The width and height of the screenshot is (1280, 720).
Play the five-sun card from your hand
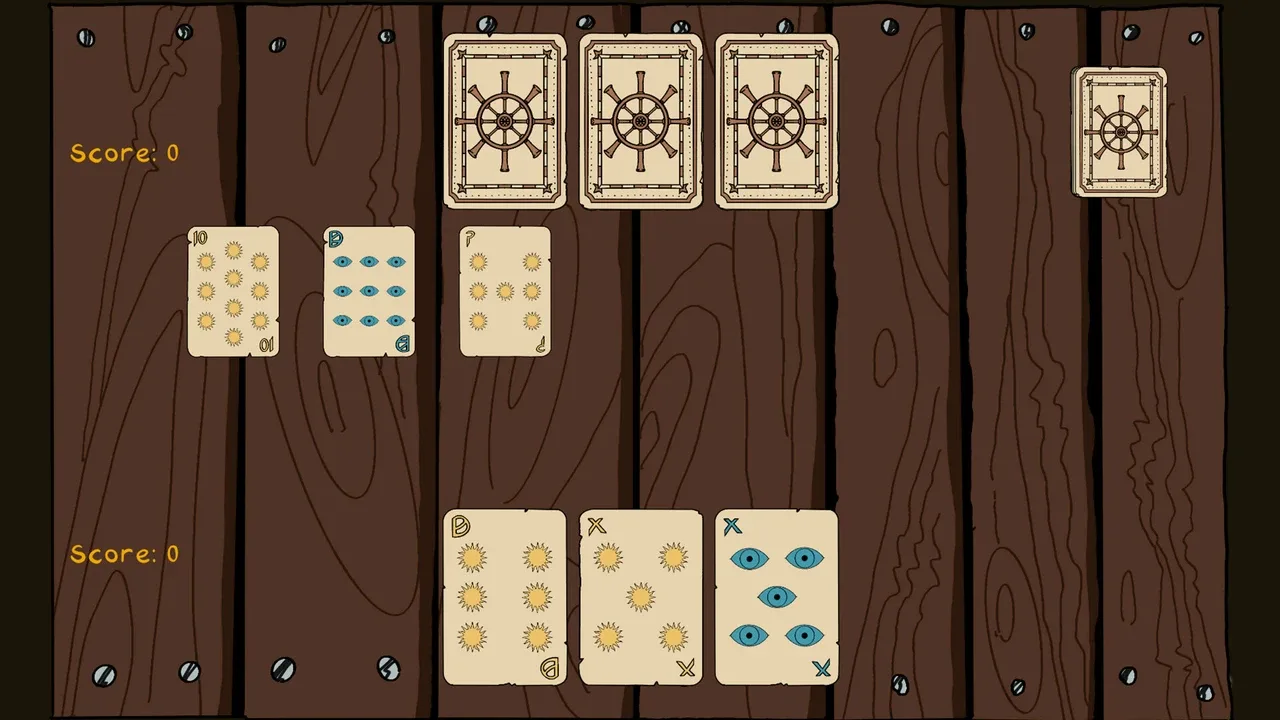pos(640,597)
